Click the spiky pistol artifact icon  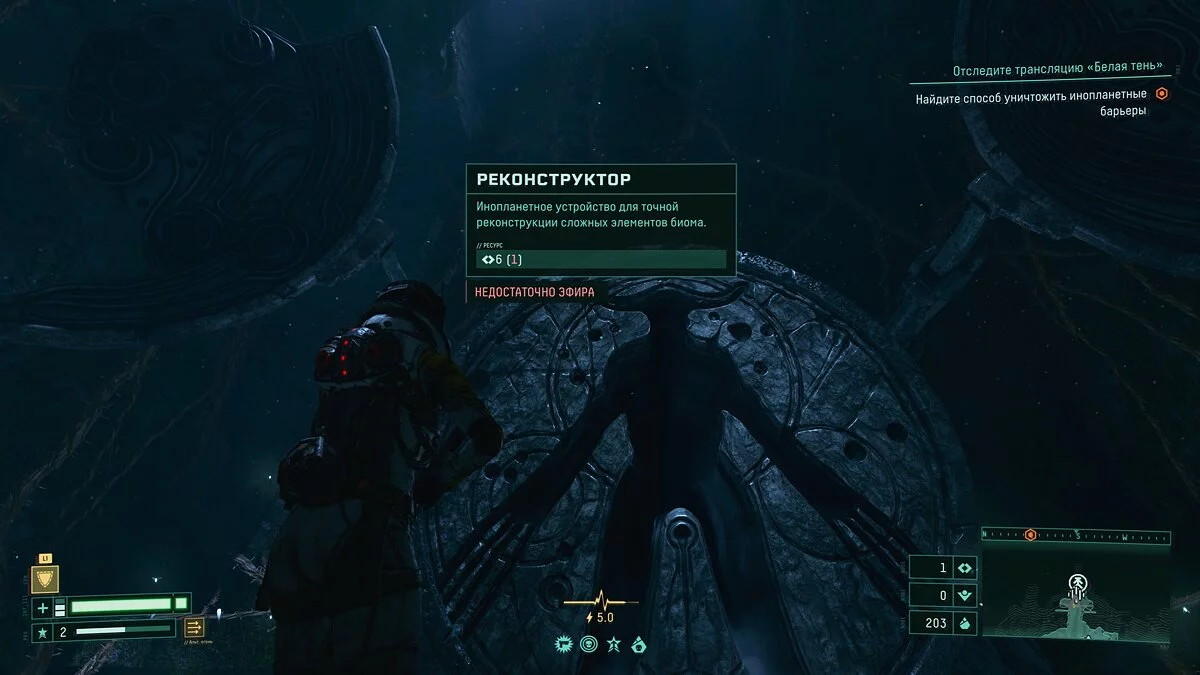pos(563,645)
